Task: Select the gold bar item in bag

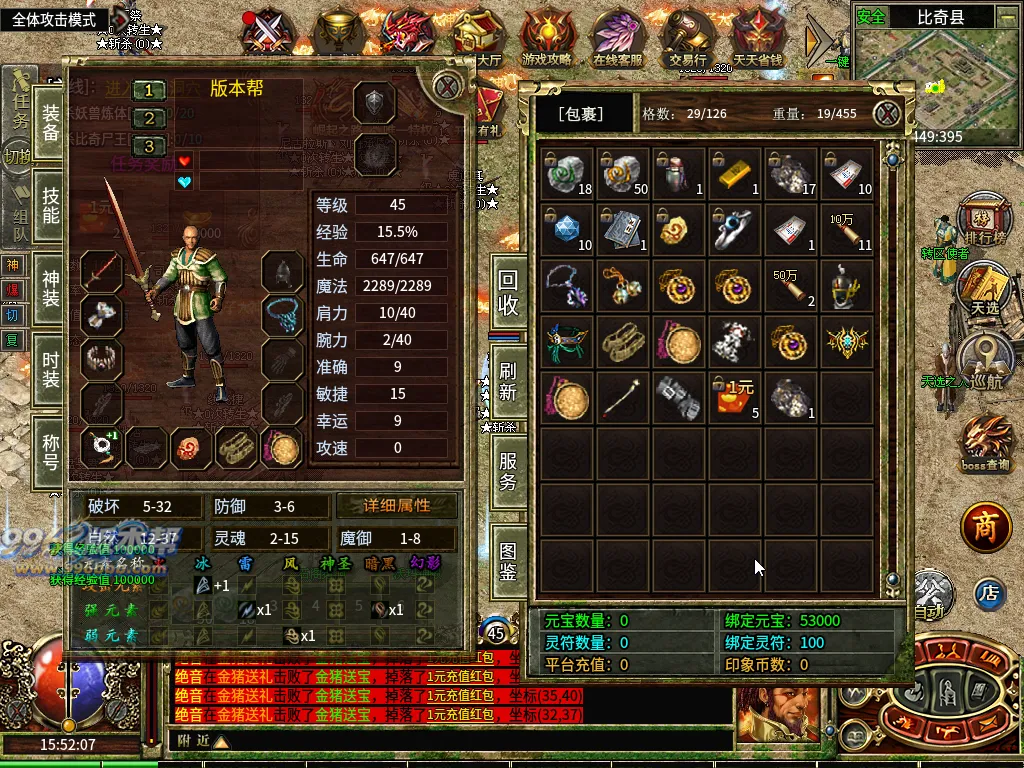Action: tap(735, 172)
